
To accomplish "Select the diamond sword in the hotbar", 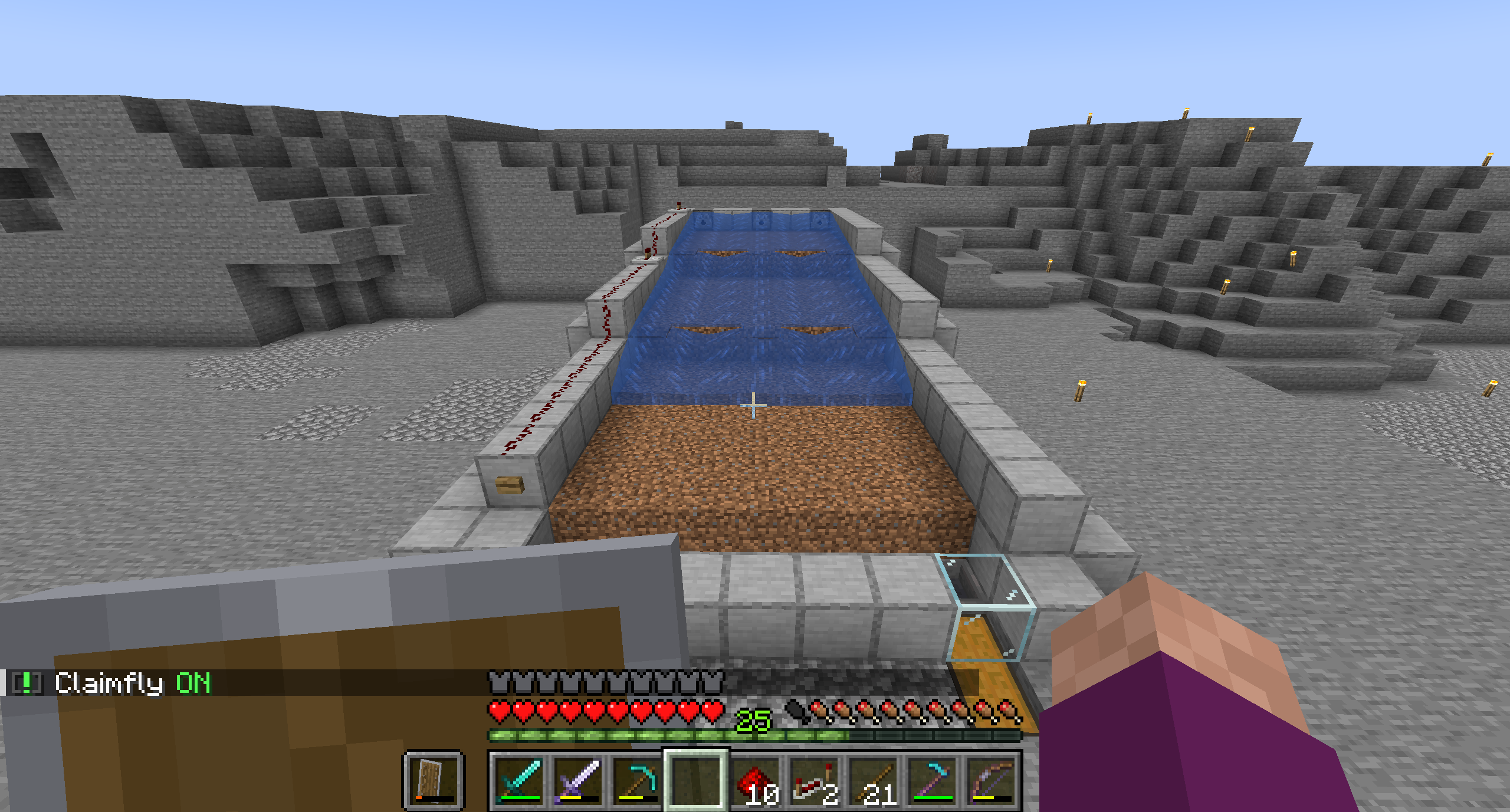I will click(519, 781).
